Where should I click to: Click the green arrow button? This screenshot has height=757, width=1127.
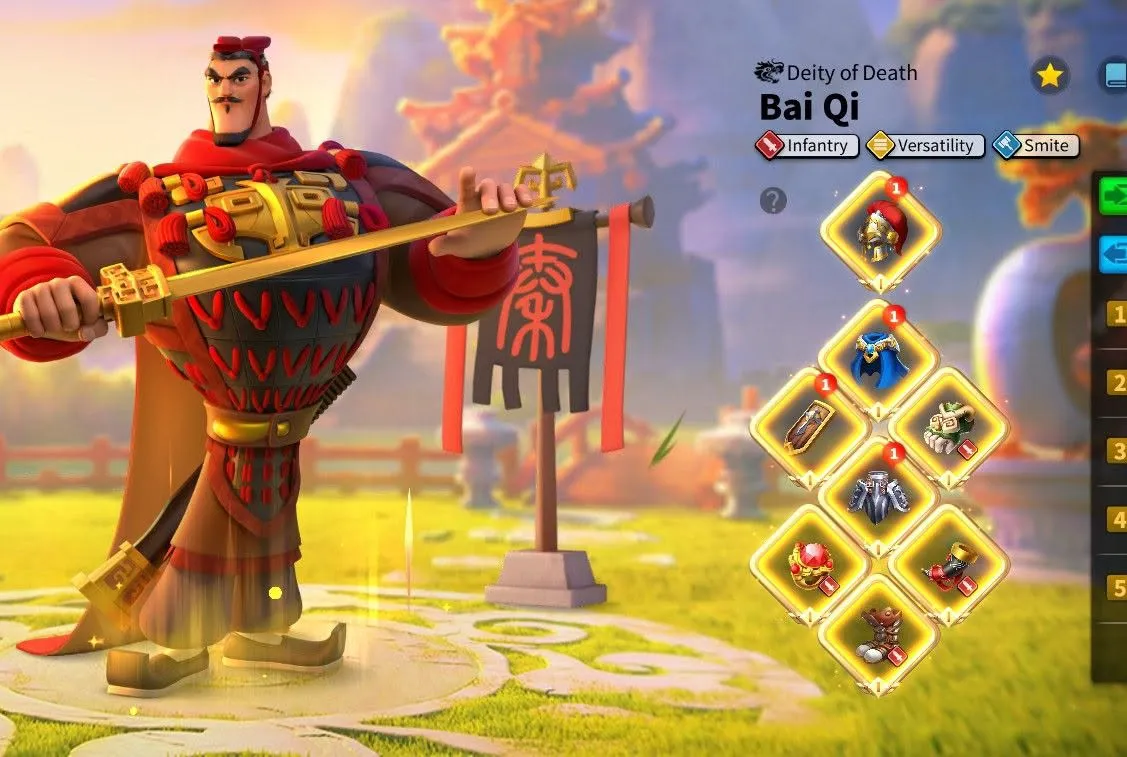[1113, 196]
